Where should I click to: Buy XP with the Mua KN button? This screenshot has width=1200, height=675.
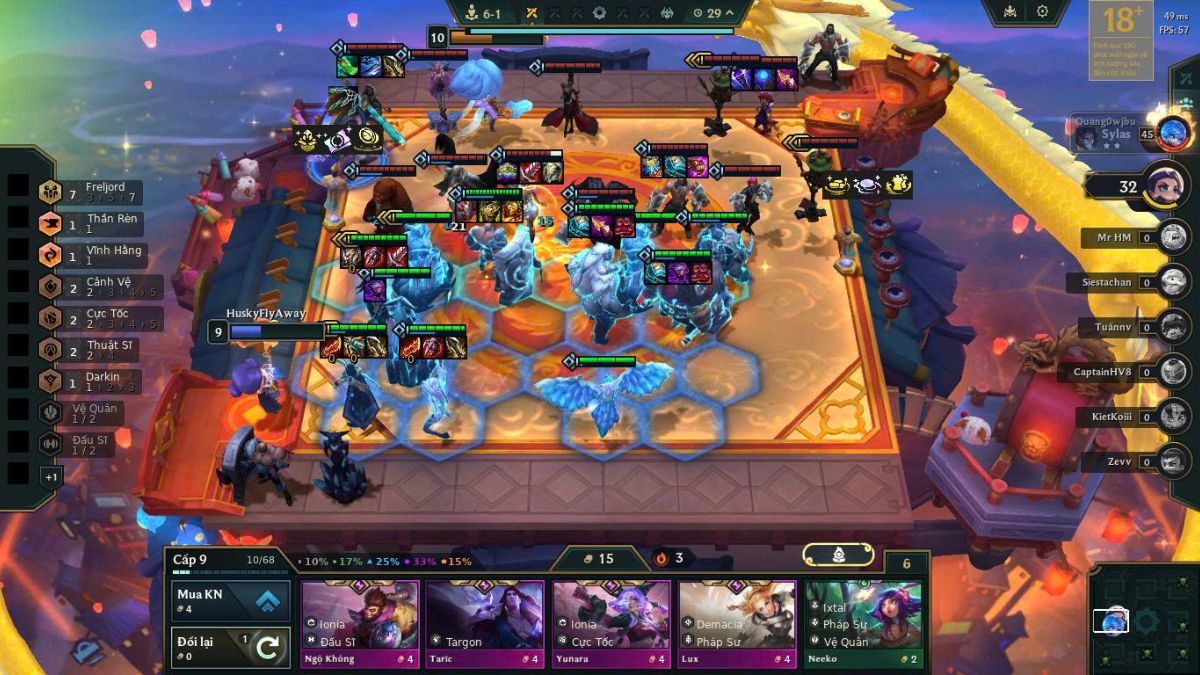point(231,600)
